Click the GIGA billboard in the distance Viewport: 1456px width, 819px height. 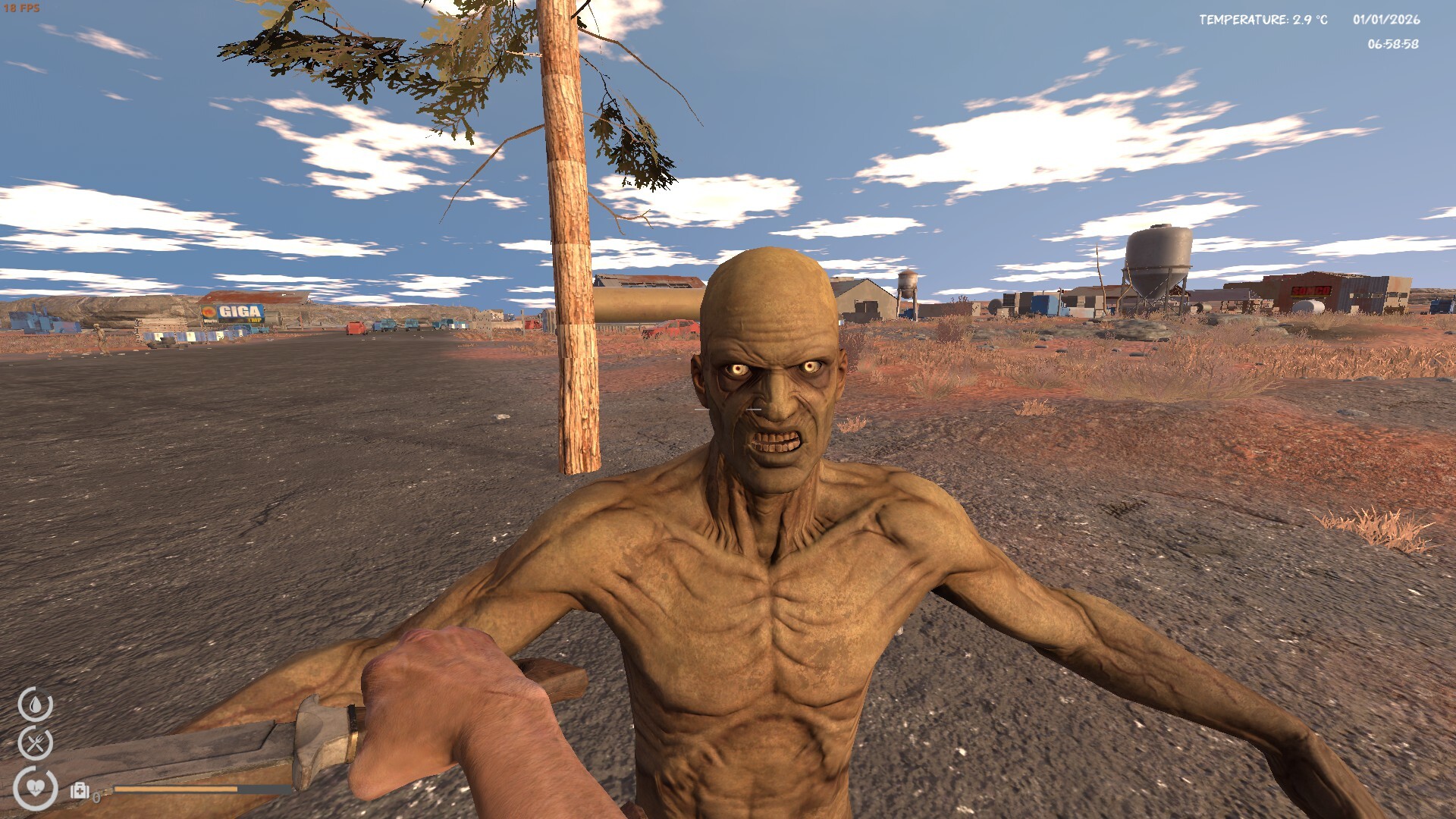(x=233, y=312)
